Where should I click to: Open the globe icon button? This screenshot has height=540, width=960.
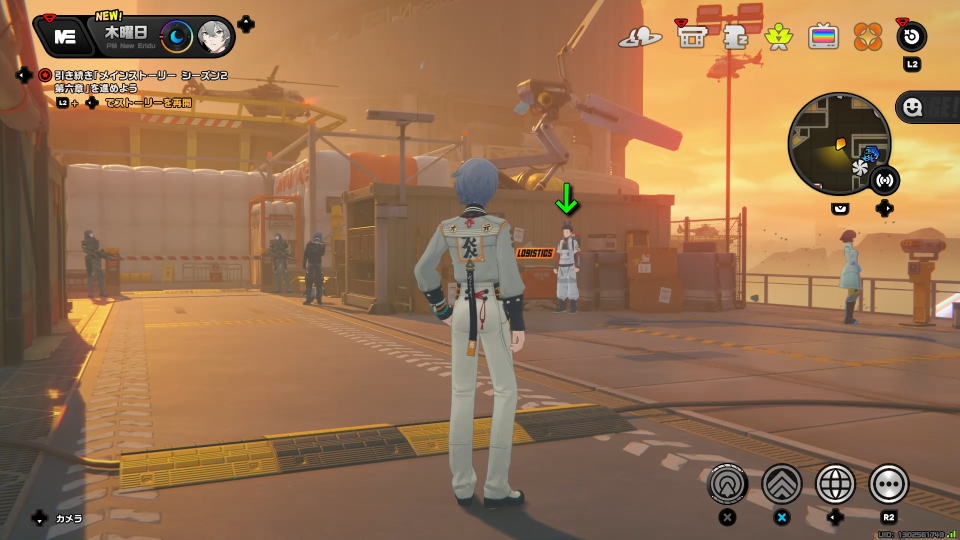click(835, 484)
